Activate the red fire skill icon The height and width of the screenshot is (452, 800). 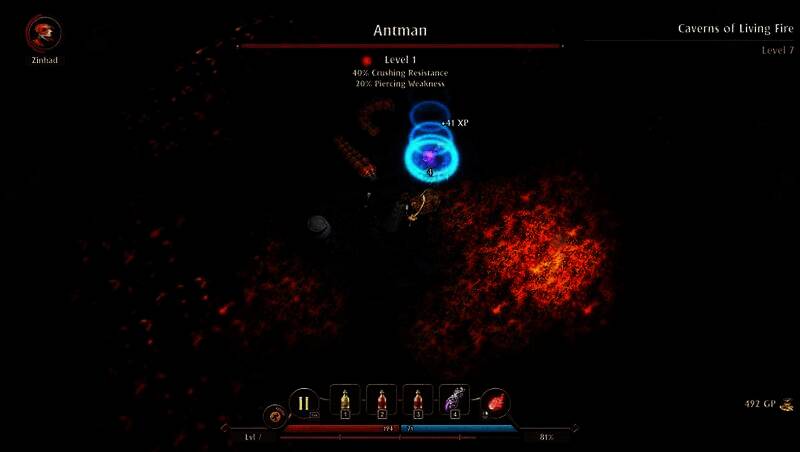[496, 403]
